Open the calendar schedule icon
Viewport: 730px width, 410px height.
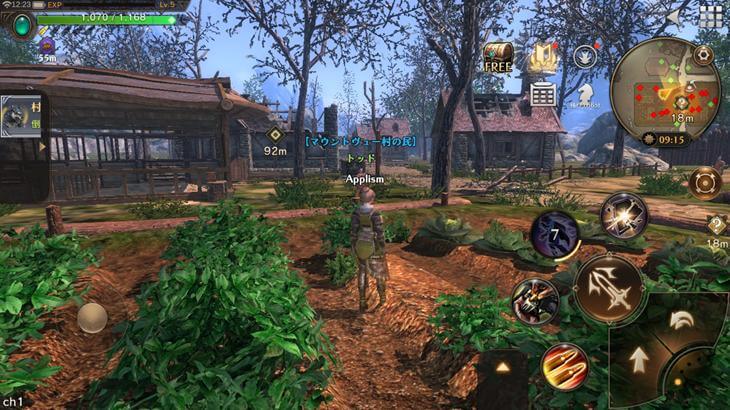click(543, 94)
